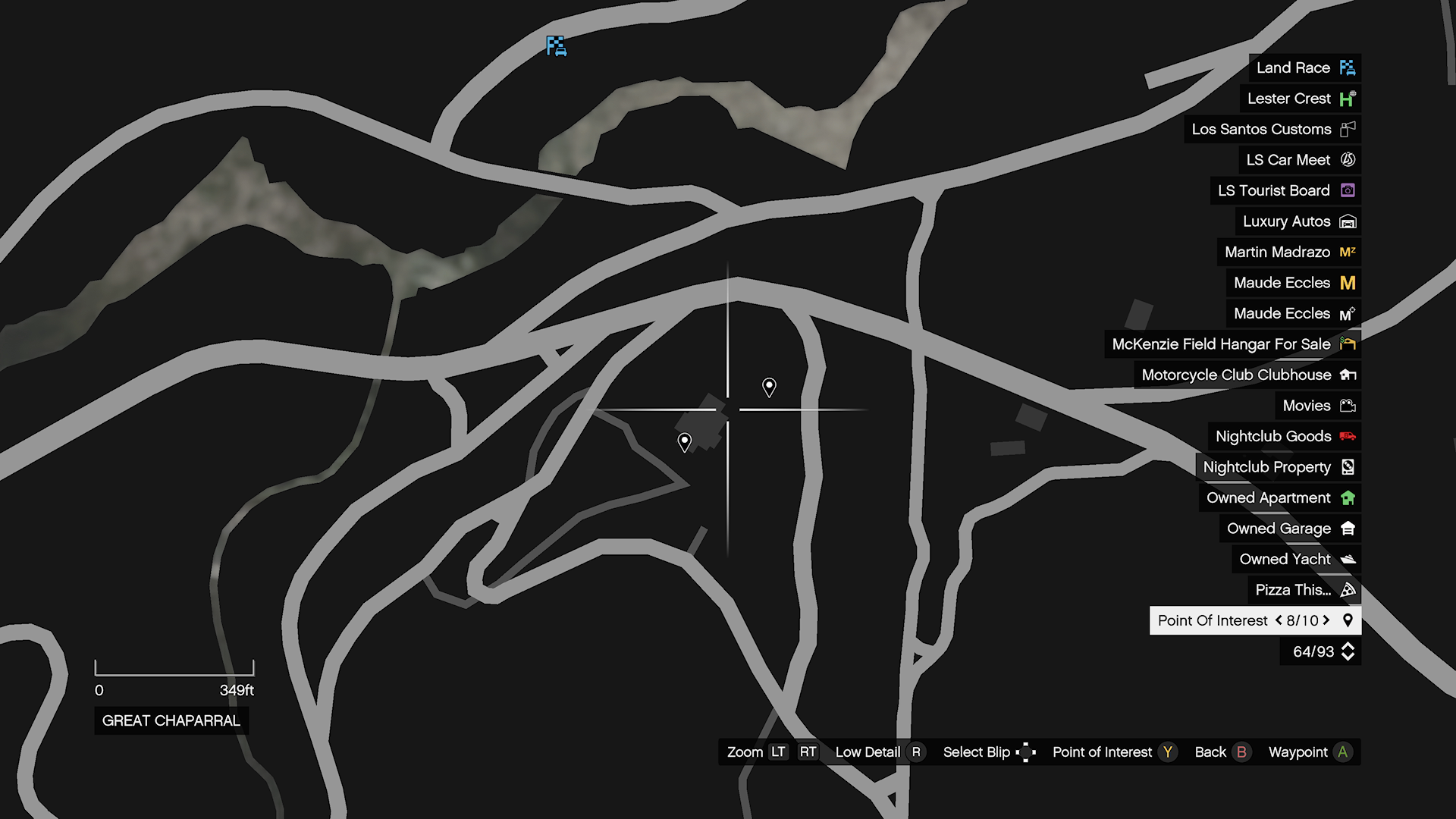
Task: Select the Nightclub Goods entry
Action: [1284, 436]
